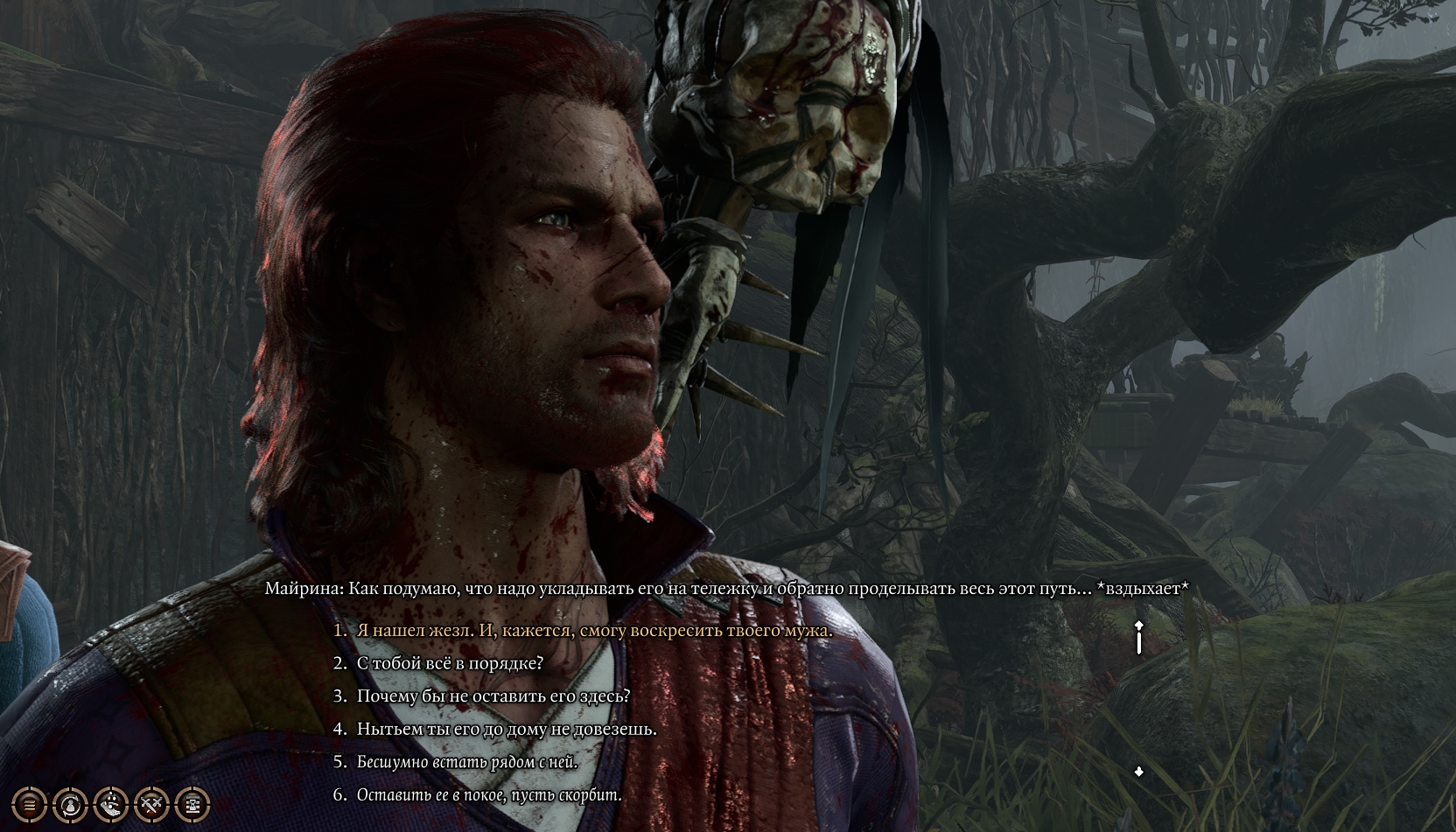Choose the reply about finding the wand
This screenshot has width=1456, height=832.
(594, 631)
